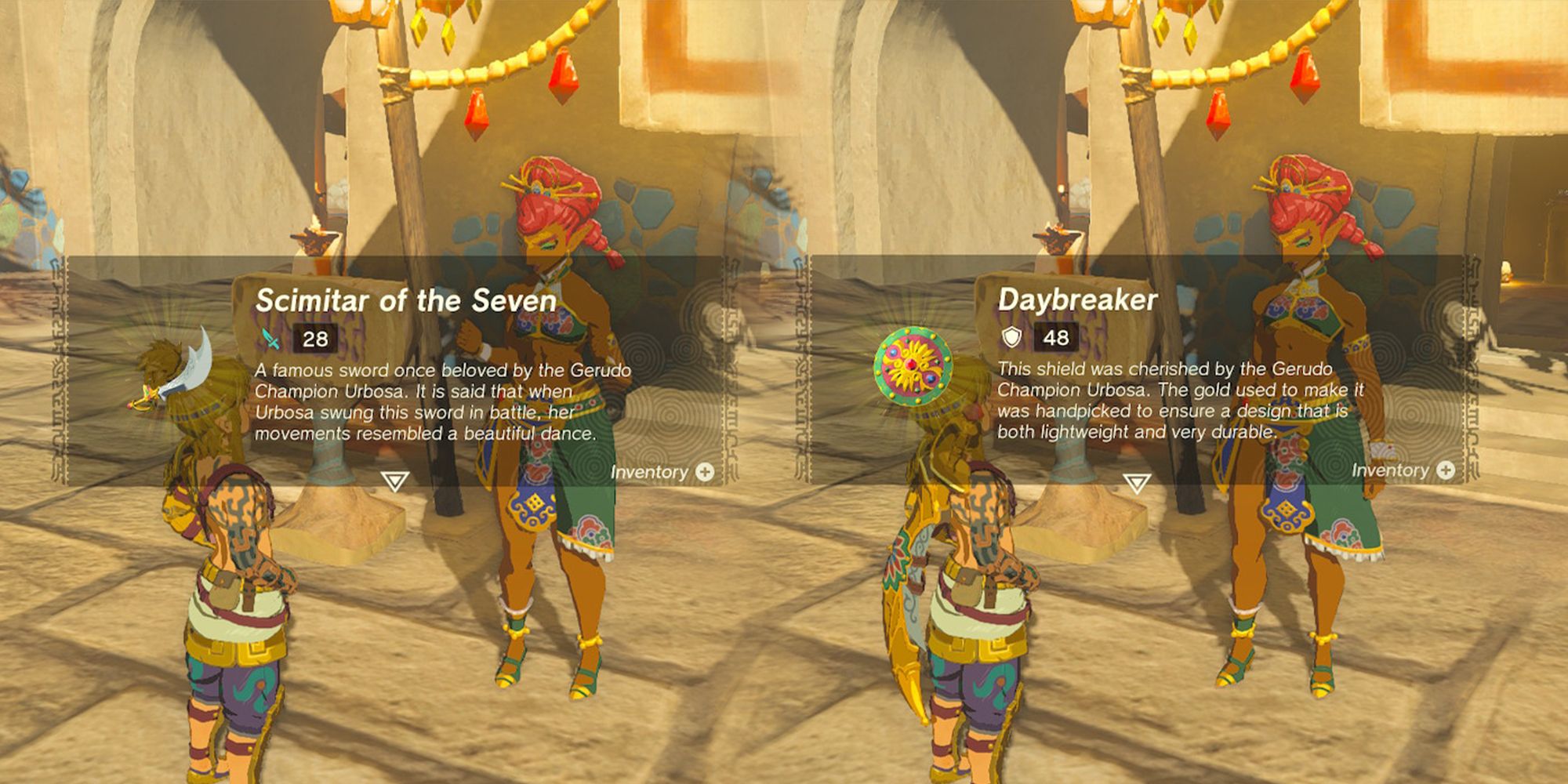Image resolution: width=1568 pixels, height=784 pixels.
Task: Click the plus icon next to left Inventory label
Action: pos(703,471)
